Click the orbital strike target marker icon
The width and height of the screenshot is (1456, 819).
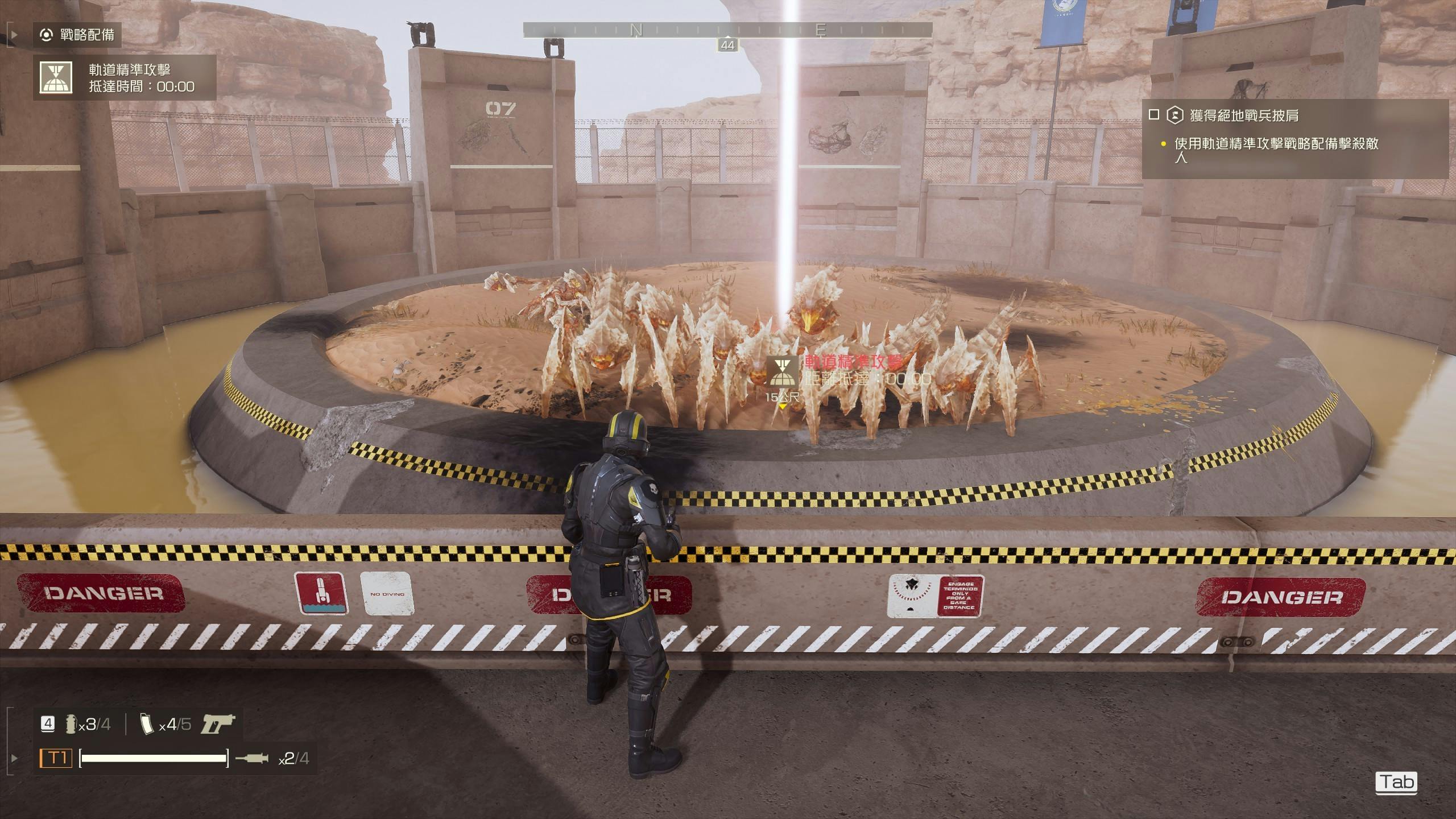coord(783,371)
